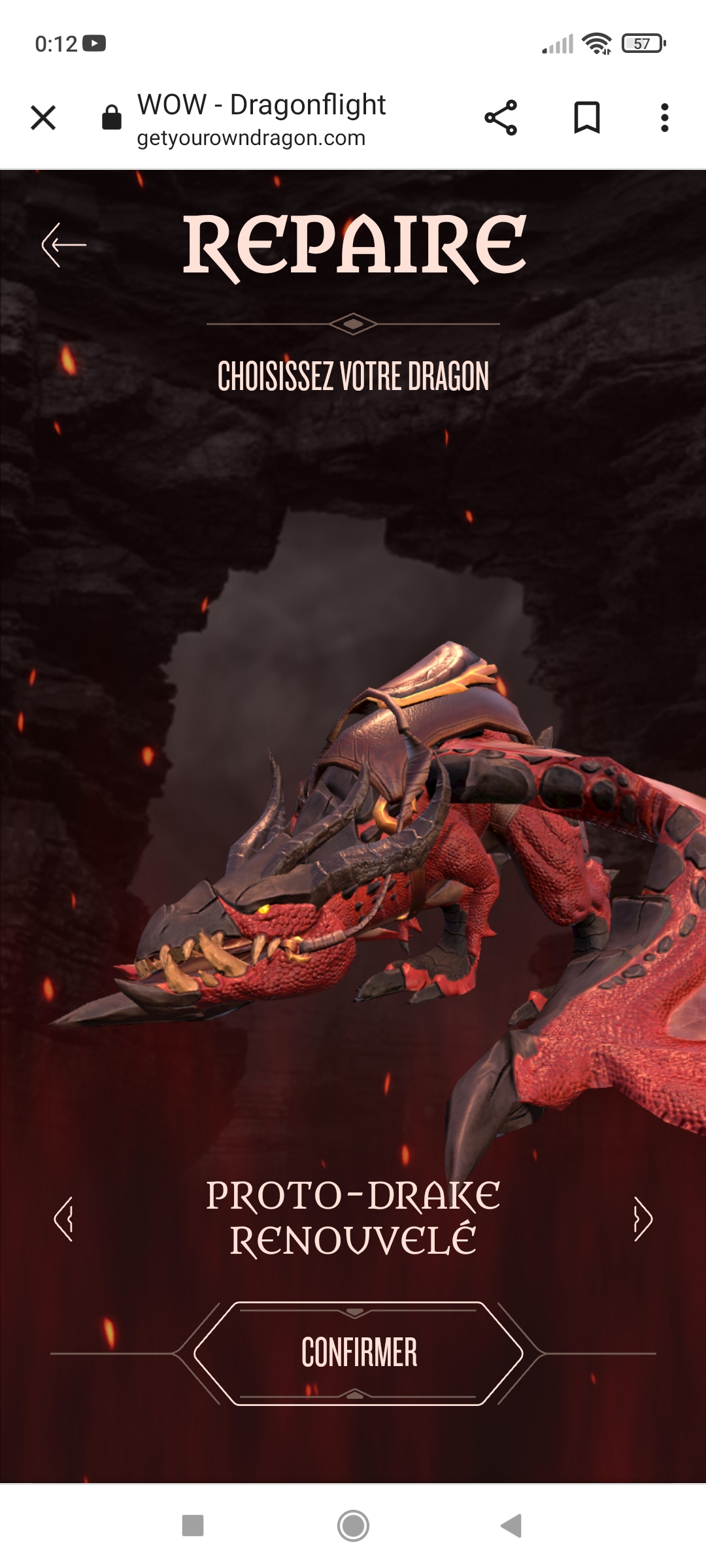
Task: Close the browser tab with X
Action: (x=43, y=118)
